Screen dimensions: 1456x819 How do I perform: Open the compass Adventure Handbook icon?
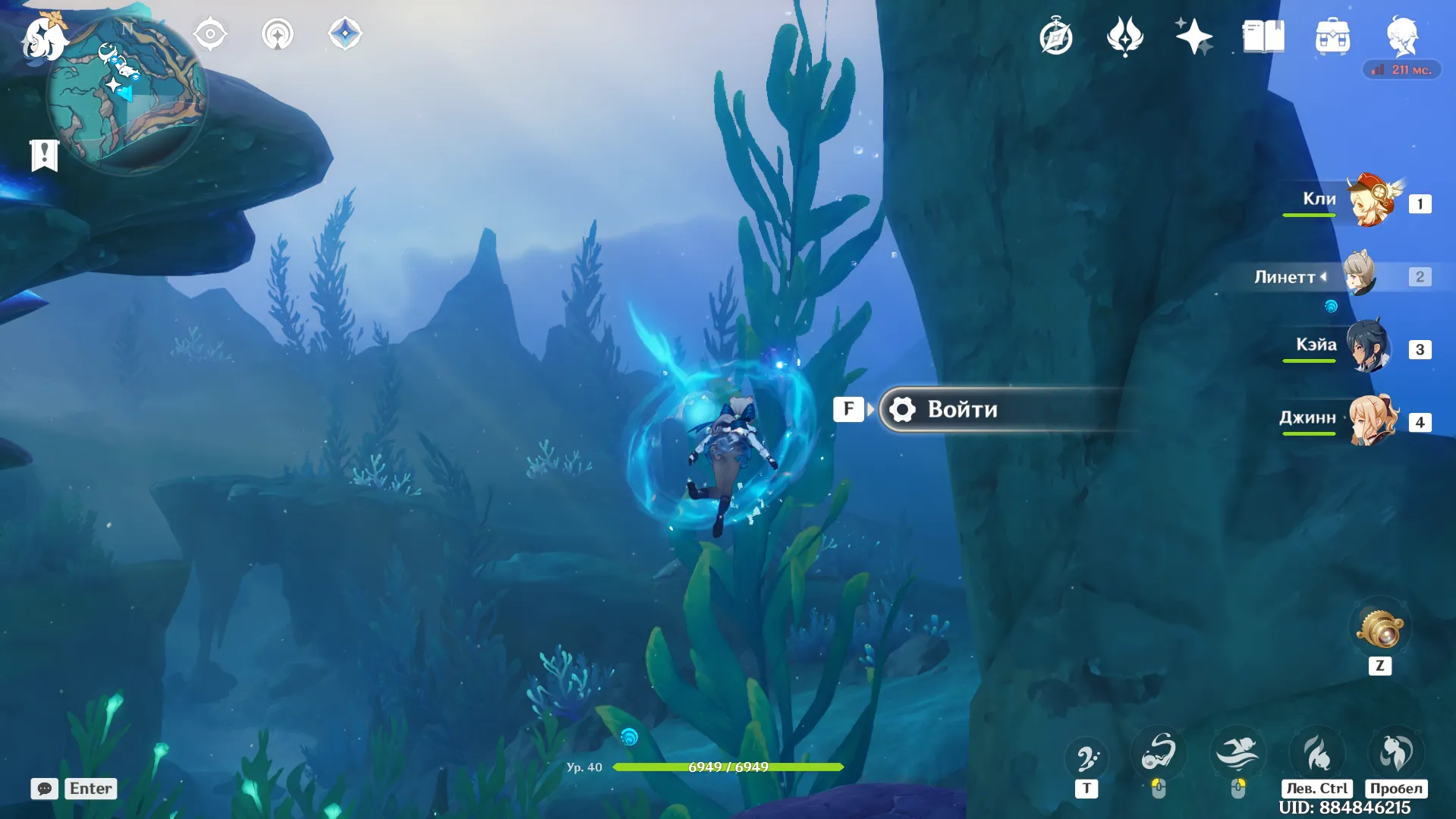pos(1055,36)
